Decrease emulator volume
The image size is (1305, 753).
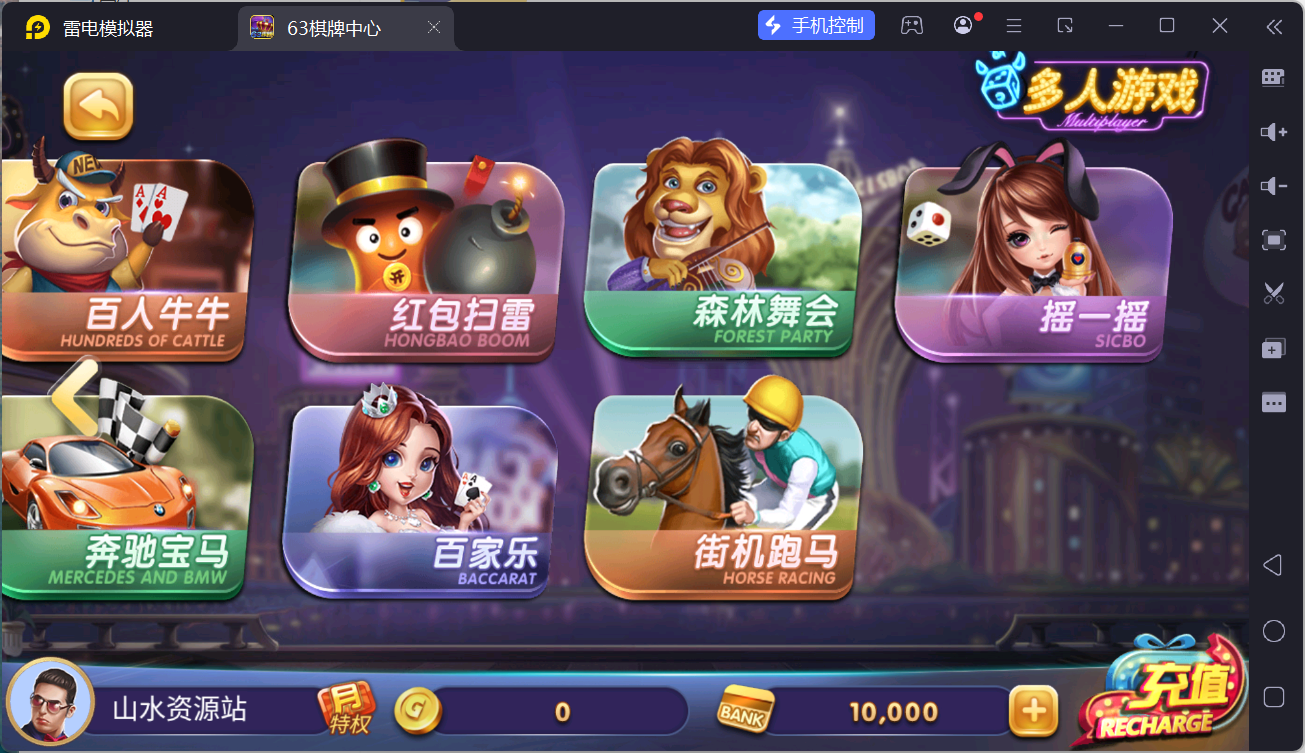click(x=1272, y=186)
